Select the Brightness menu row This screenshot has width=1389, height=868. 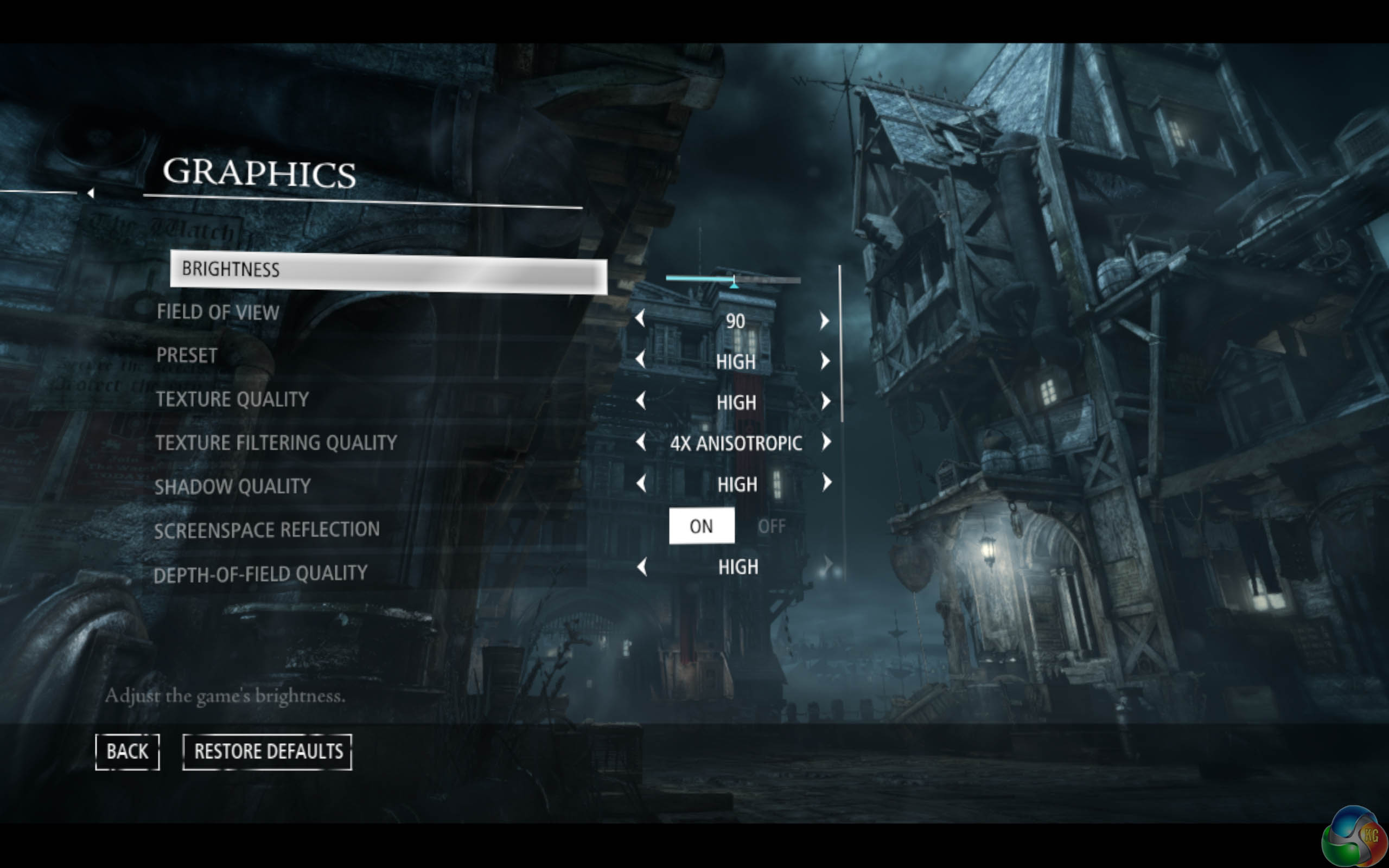pyautogui.click(x=388, y=272)
